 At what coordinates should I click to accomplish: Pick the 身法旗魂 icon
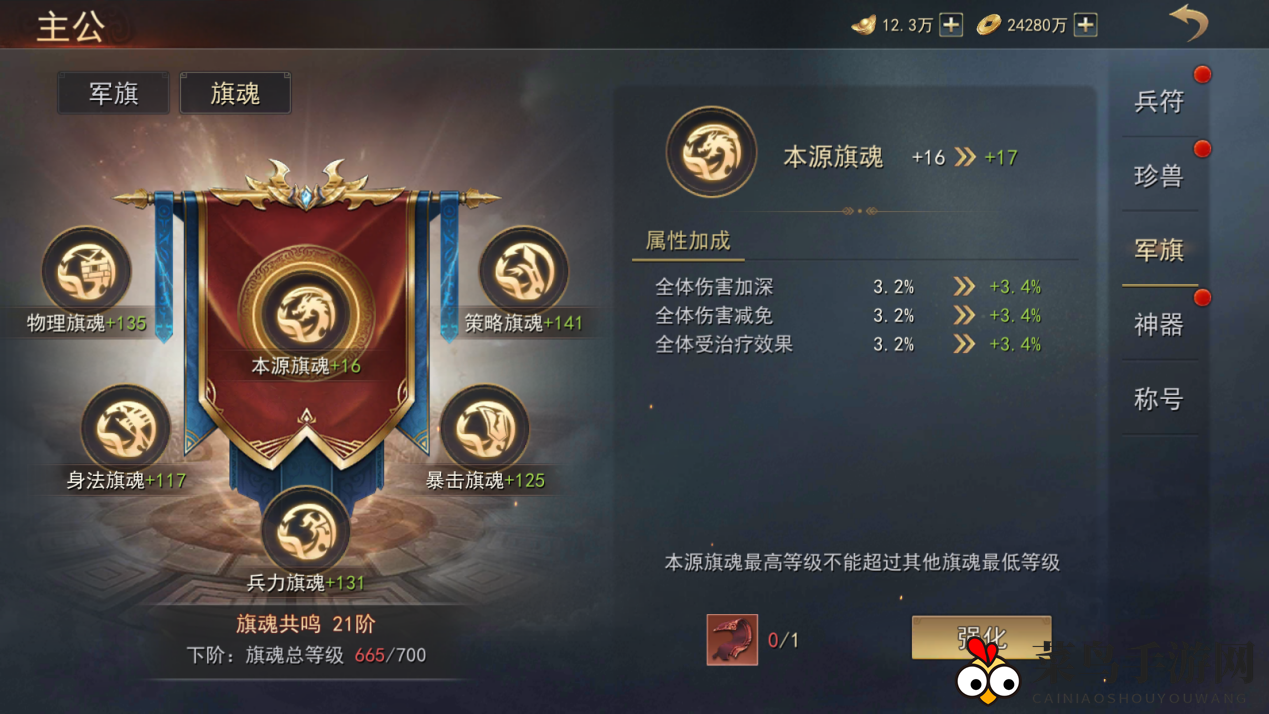click(x=126, y=428)
